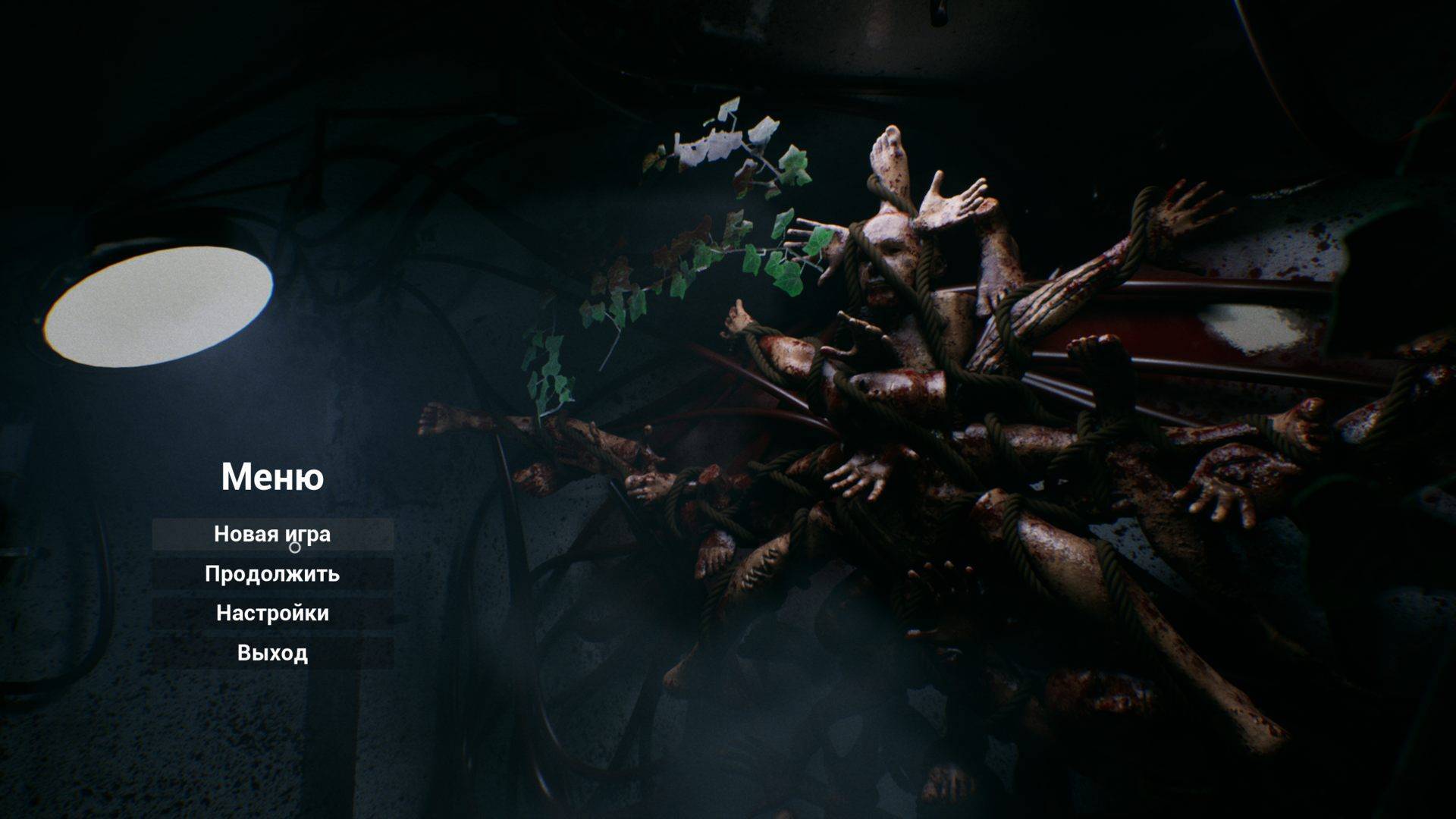
Task: Choose Продолжить to continue the game
Action: pos(272,574)
